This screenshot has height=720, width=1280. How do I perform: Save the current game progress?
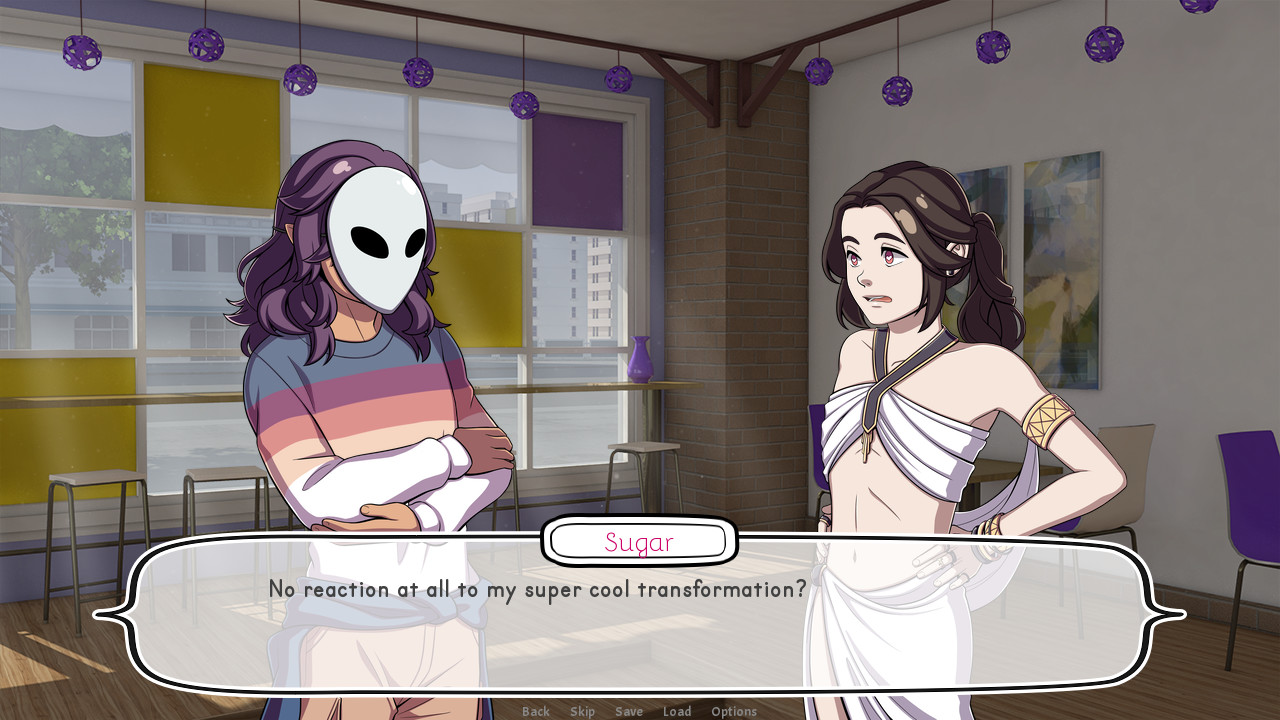(x=629, y=711)
